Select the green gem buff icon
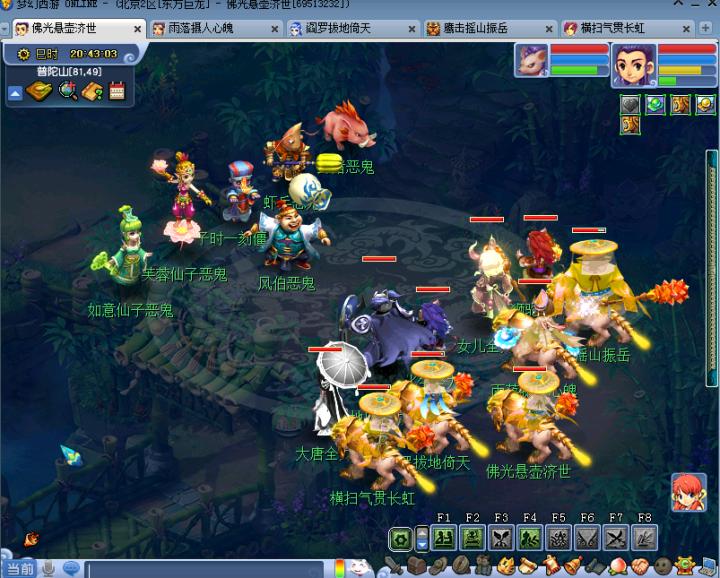This screenshot has height=578, width=720. (x=655, y=104)
